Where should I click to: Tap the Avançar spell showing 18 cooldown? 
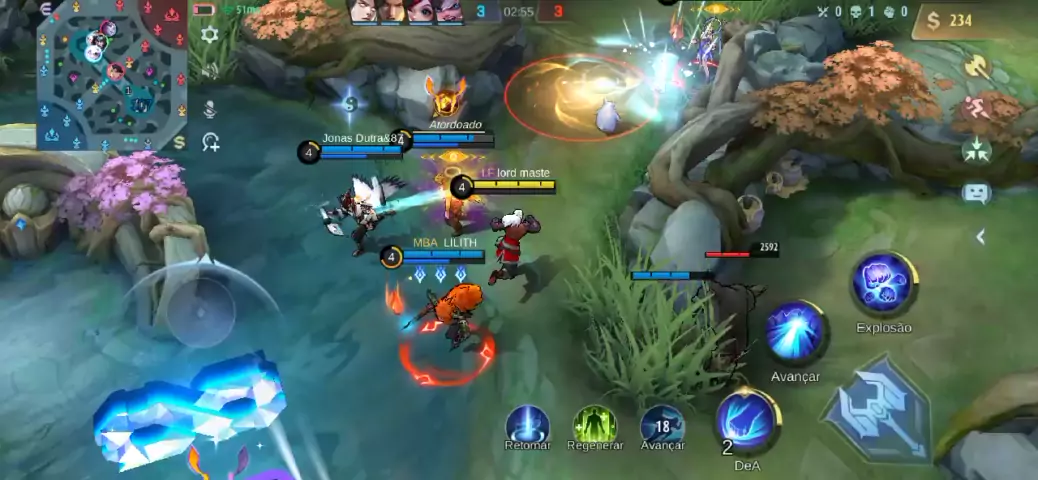coord(662,425)
